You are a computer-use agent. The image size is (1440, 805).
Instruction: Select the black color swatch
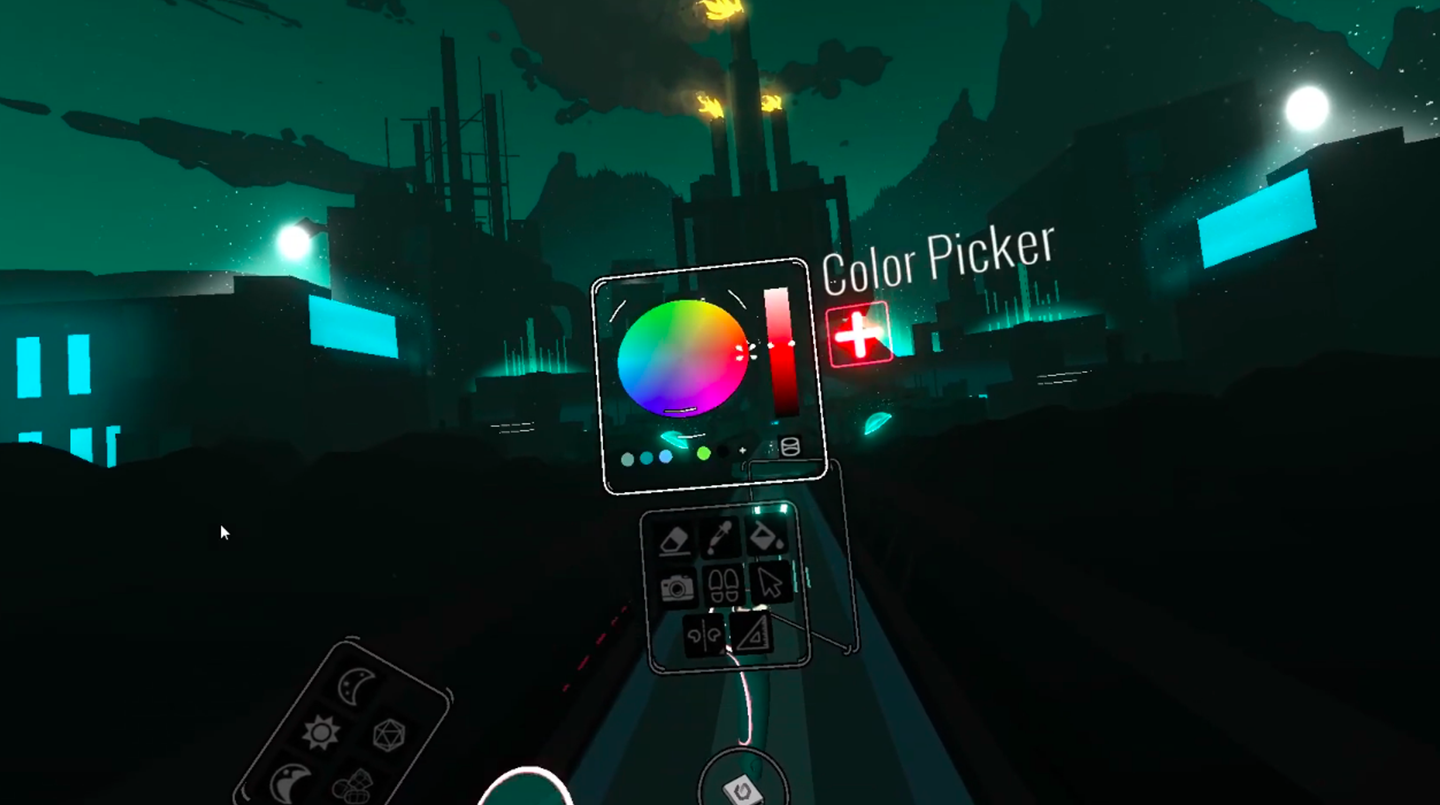tap(723, 452)
